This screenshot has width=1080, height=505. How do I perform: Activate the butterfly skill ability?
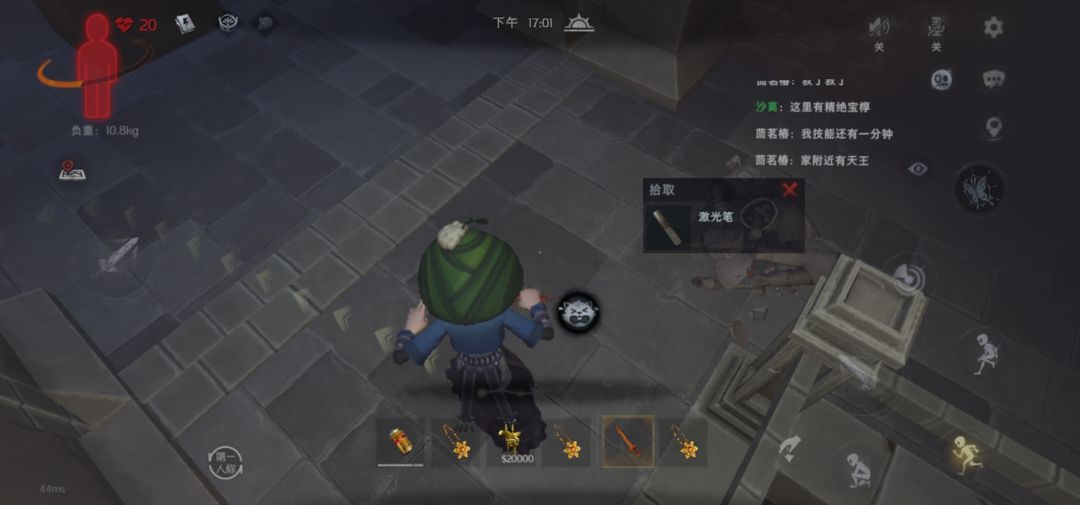click(x=979, y=188)
